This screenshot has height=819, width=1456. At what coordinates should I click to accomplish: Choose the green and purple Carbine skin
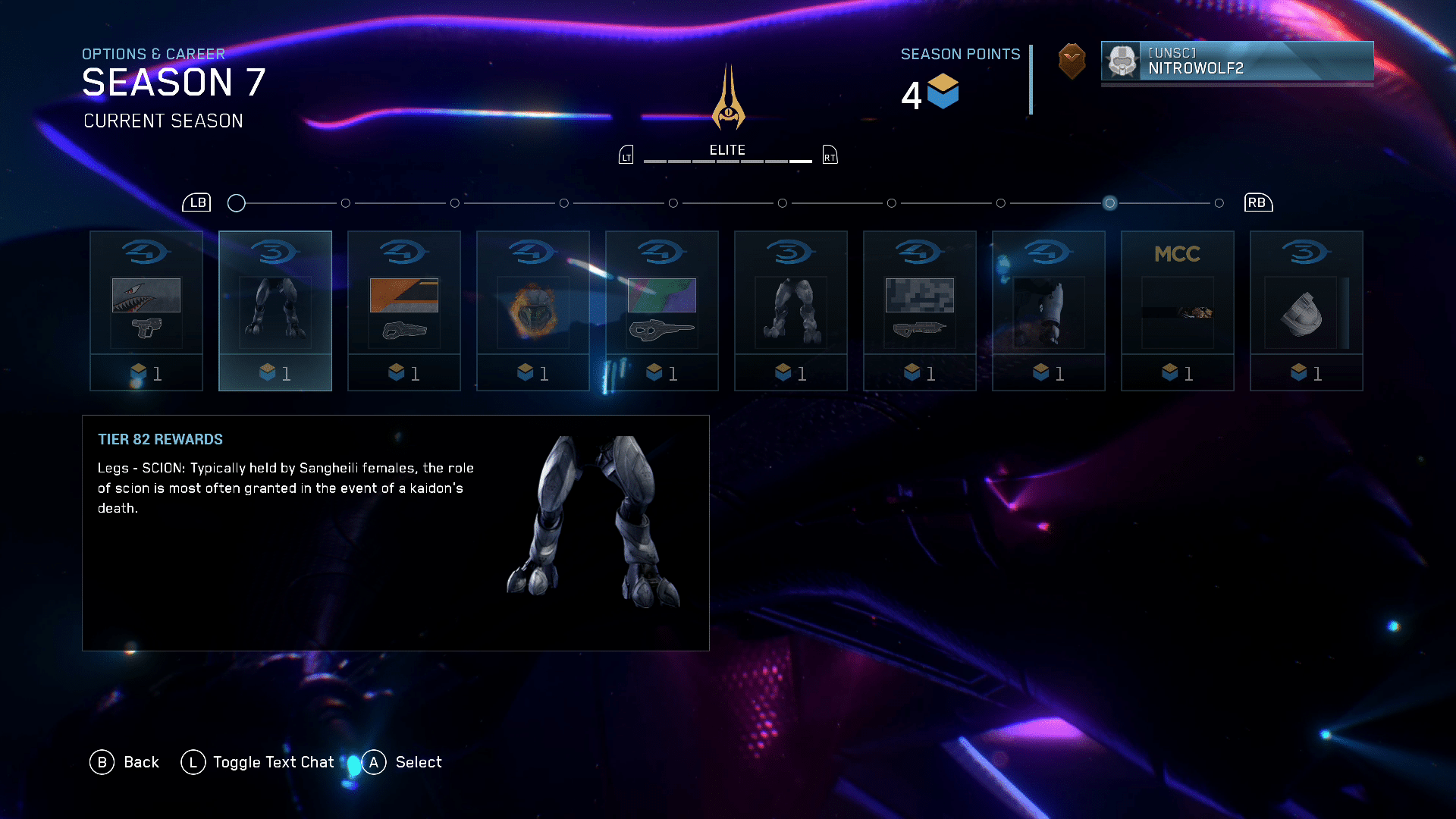(662, 311)
